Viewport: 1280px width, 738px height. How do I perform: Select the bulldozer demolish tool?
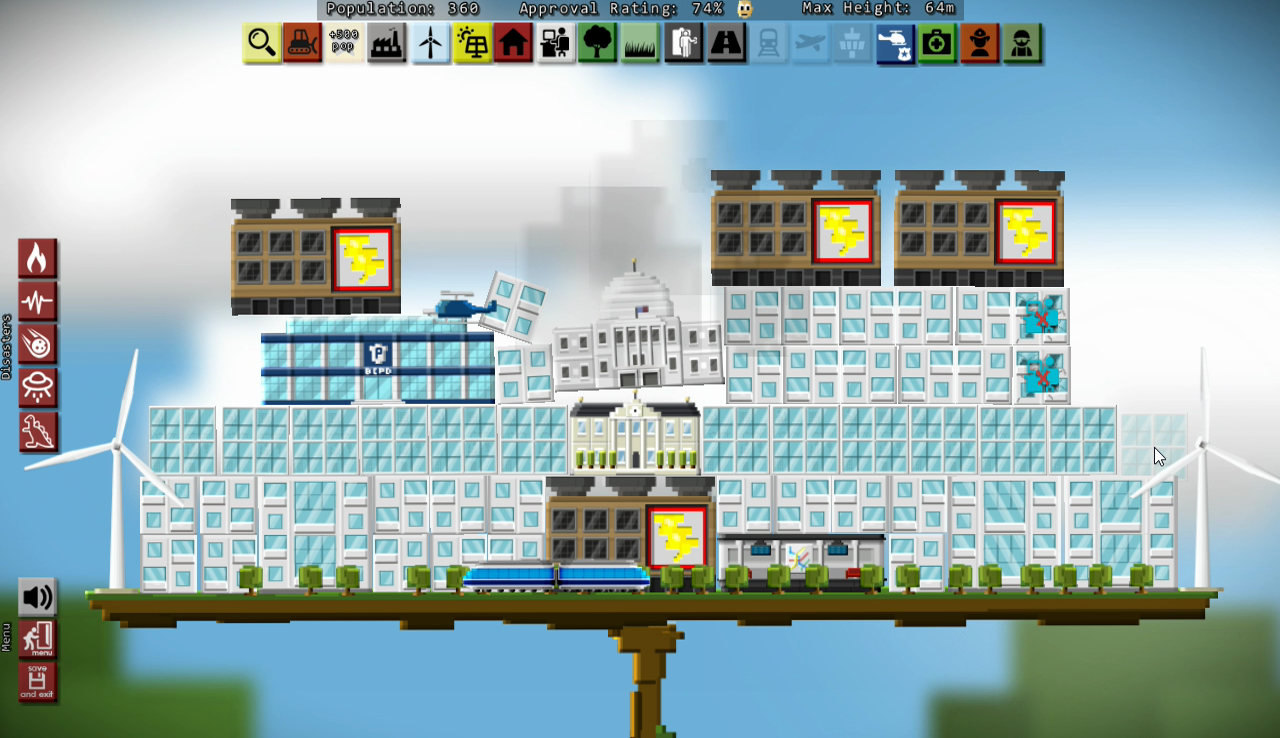[303, 43]
